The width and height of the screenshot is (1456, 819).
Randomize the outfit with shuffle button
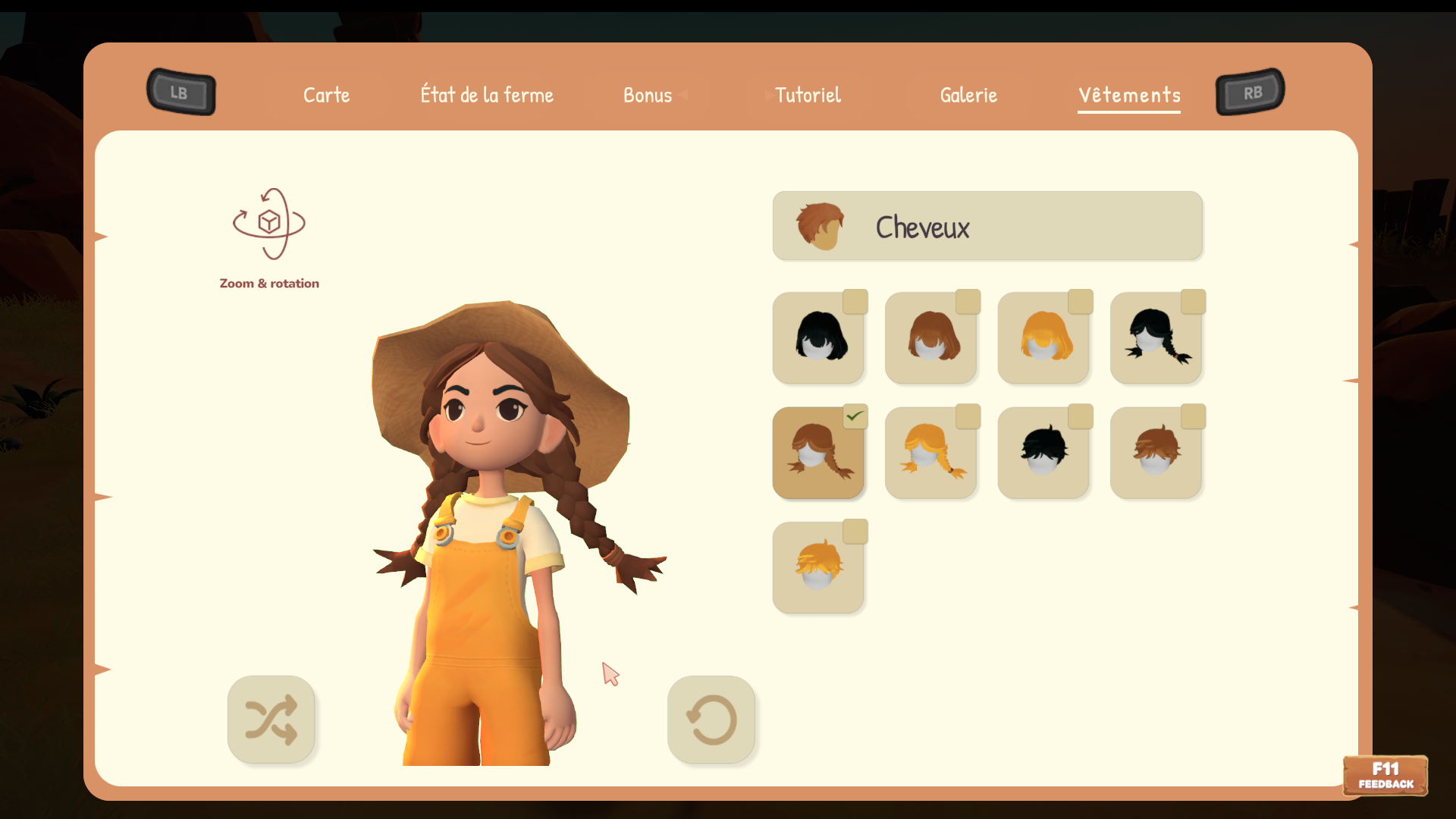pos(271,720)
